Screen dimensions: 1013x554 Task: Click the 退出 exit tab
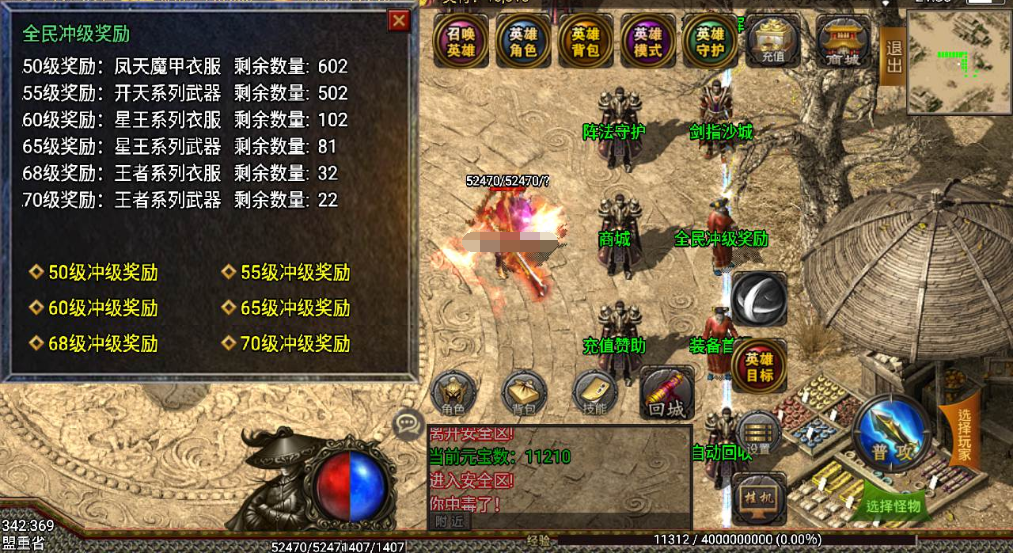tap(893, 56)
